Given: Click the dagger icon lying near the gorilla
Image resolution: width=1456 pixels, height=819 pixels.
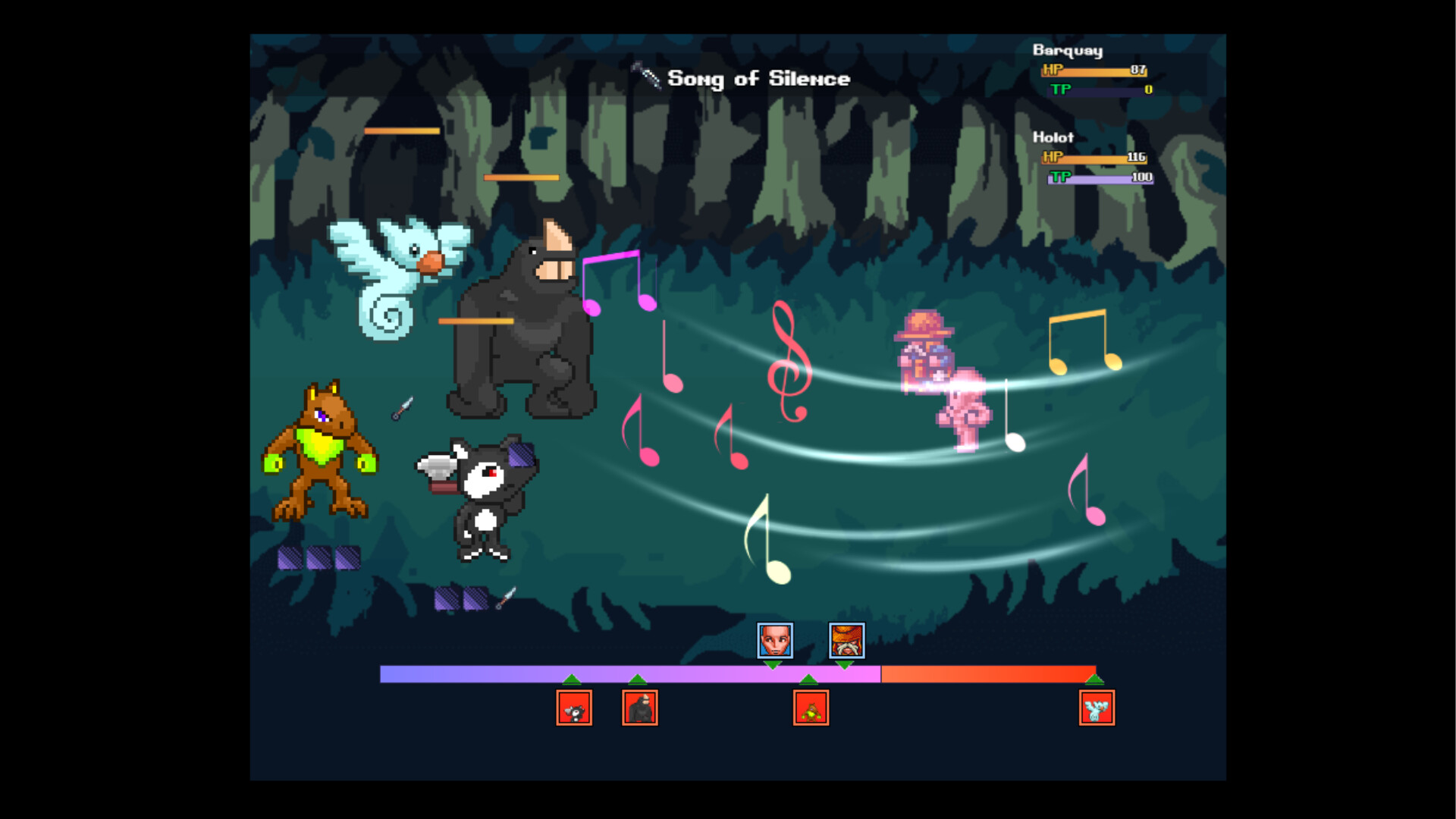Looking at the screenshot, I should (x=403, y=410).
